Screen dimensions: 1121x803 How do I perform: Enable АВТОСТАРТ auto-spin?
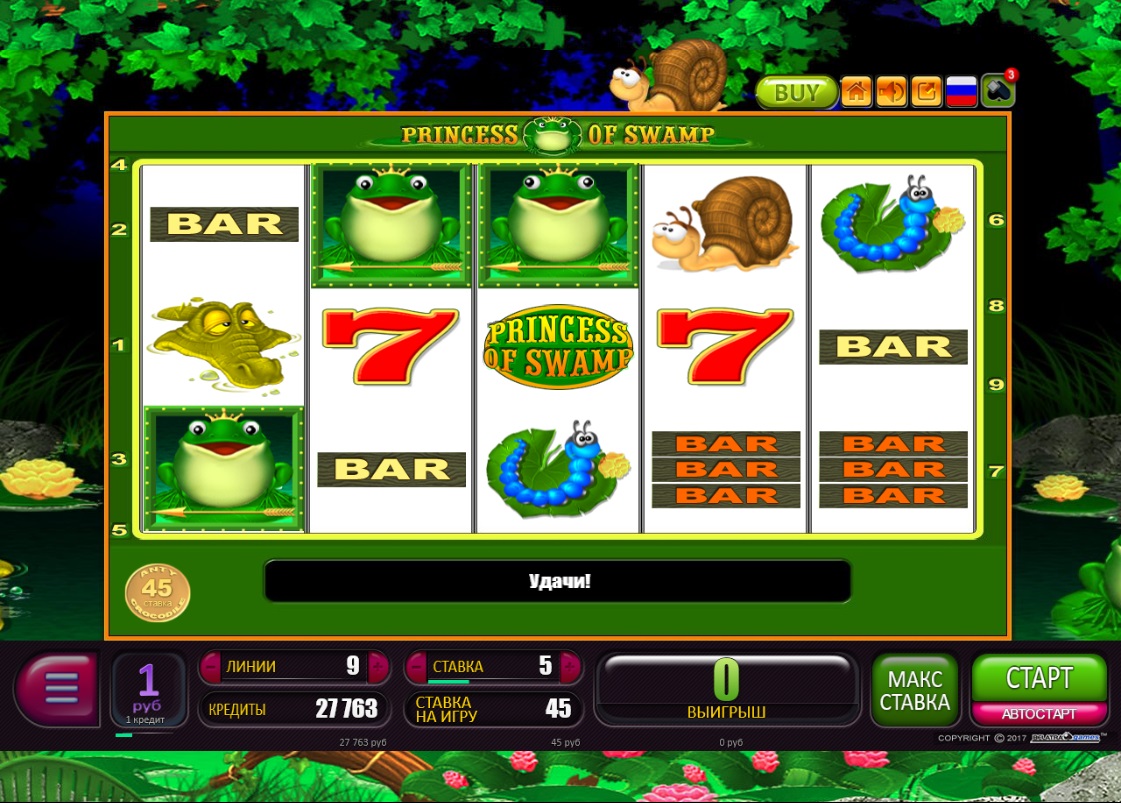tap(1039, 714)
